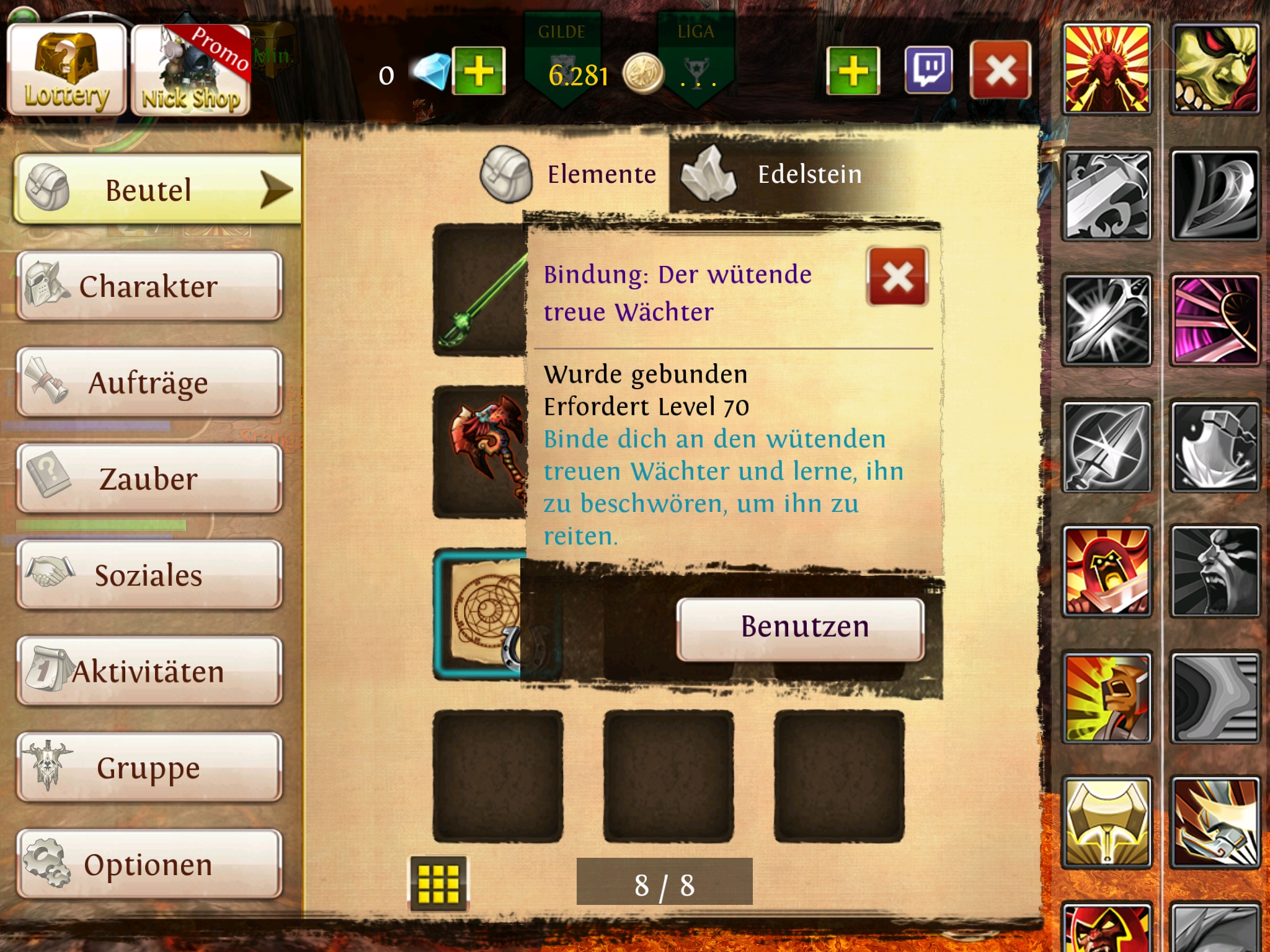Open the Aktivitäten menu
The width and height of the screenshot is (1270, 952).
coord(149,671)
